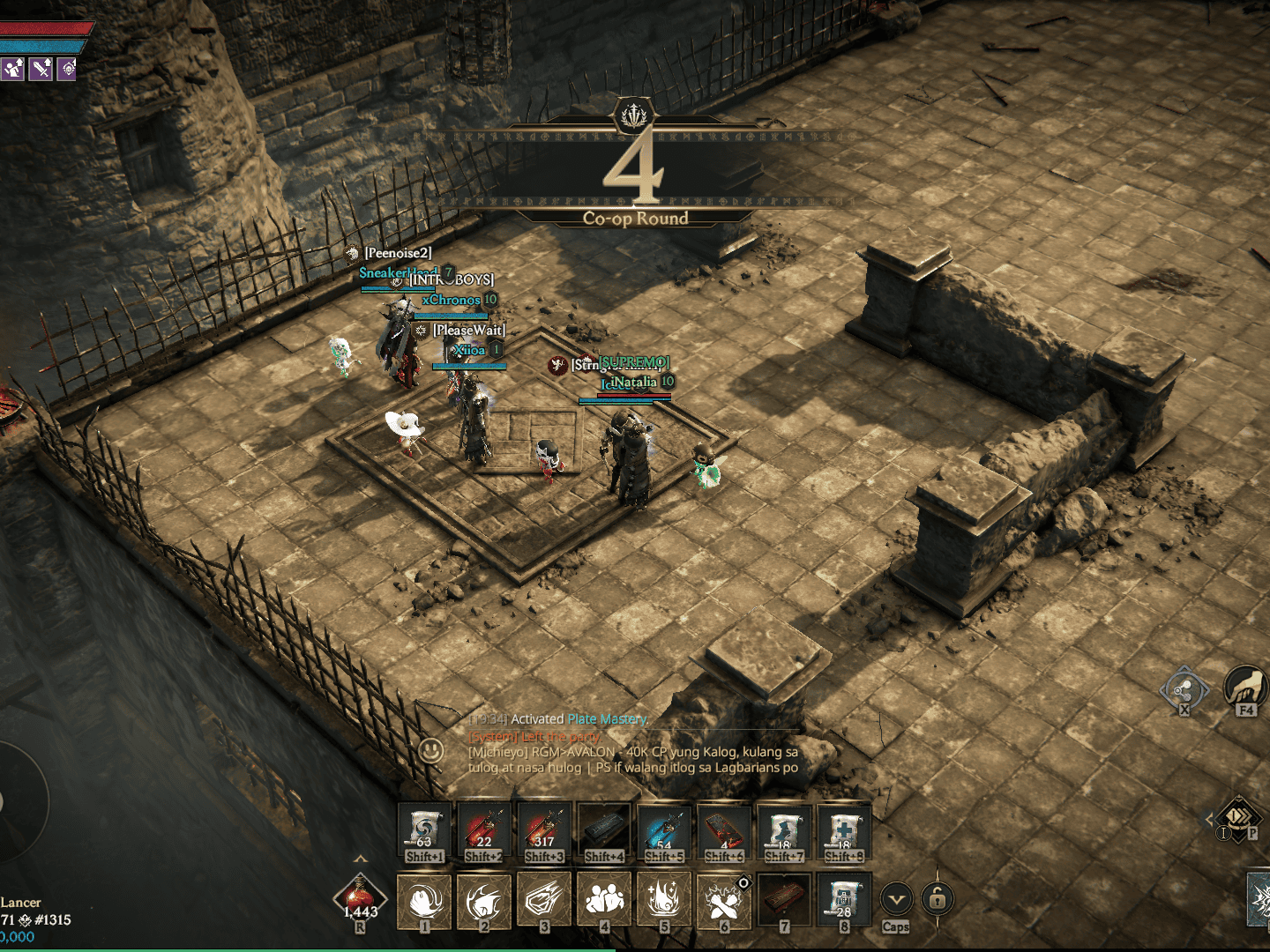Cast the flame claw skill in slot 2

click(x=484, y=901)
